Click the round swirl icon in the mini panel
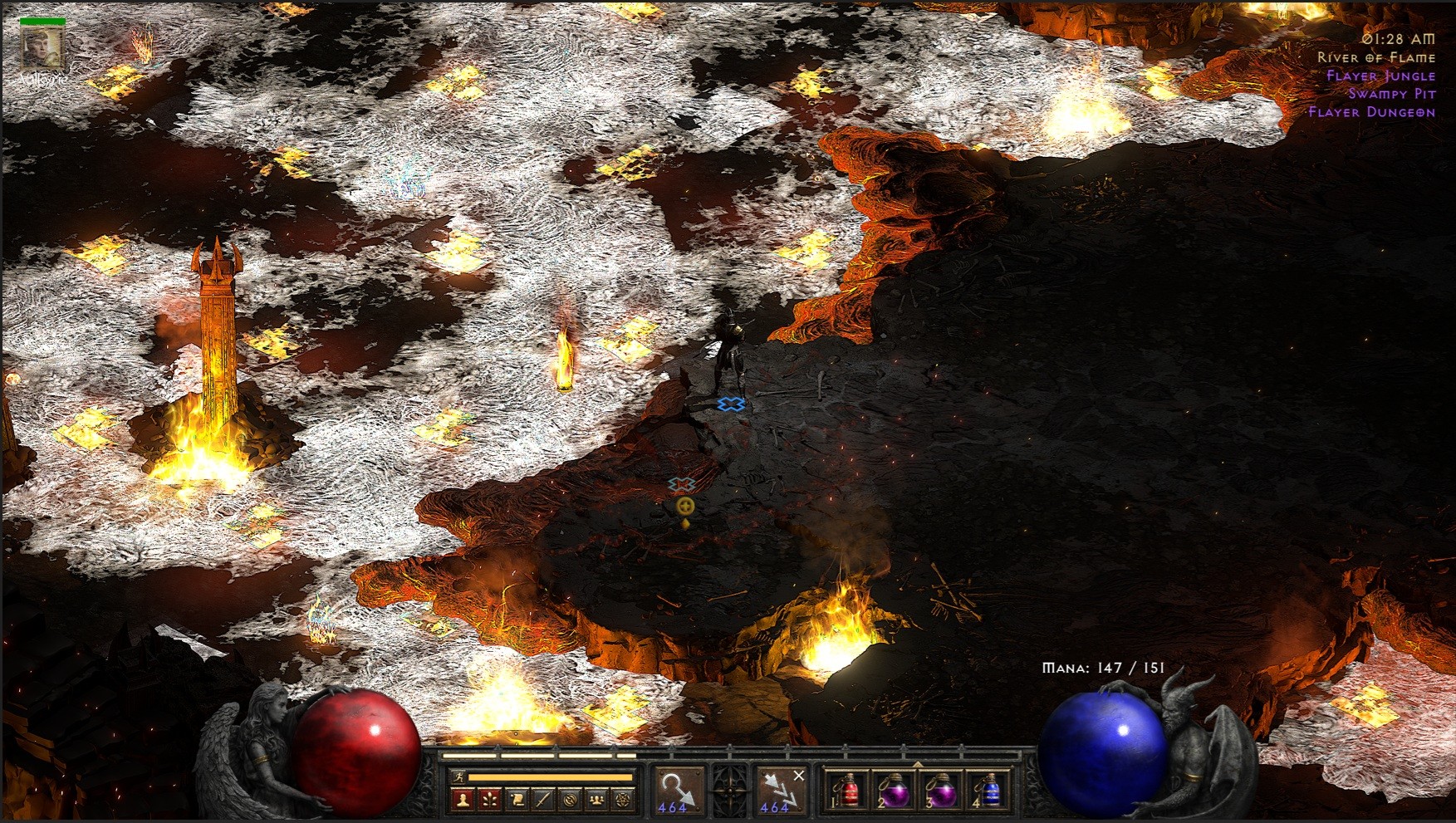 570,800
